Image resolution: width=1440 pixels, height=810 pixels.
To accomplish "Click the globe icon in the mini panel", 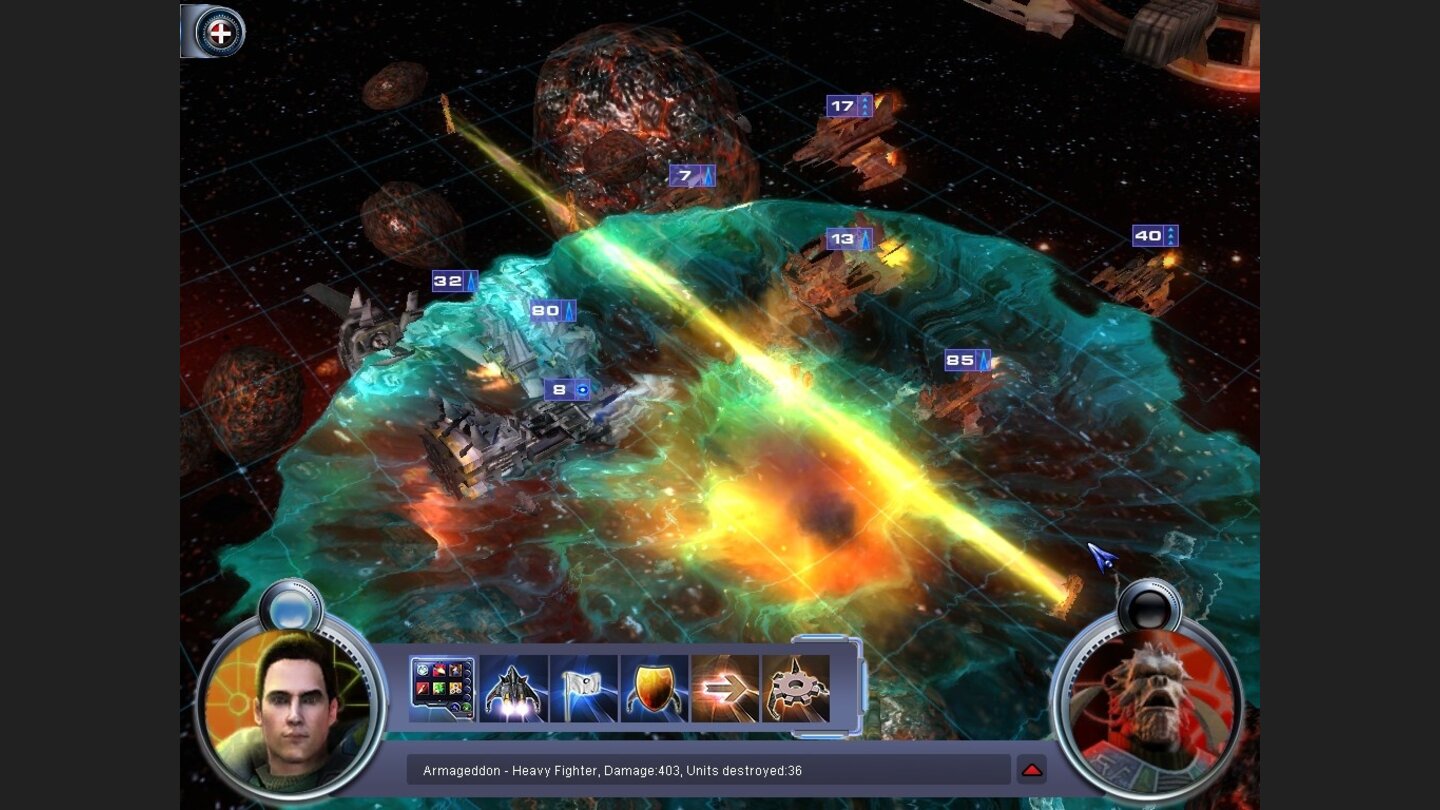I will (x=422, y=669).
